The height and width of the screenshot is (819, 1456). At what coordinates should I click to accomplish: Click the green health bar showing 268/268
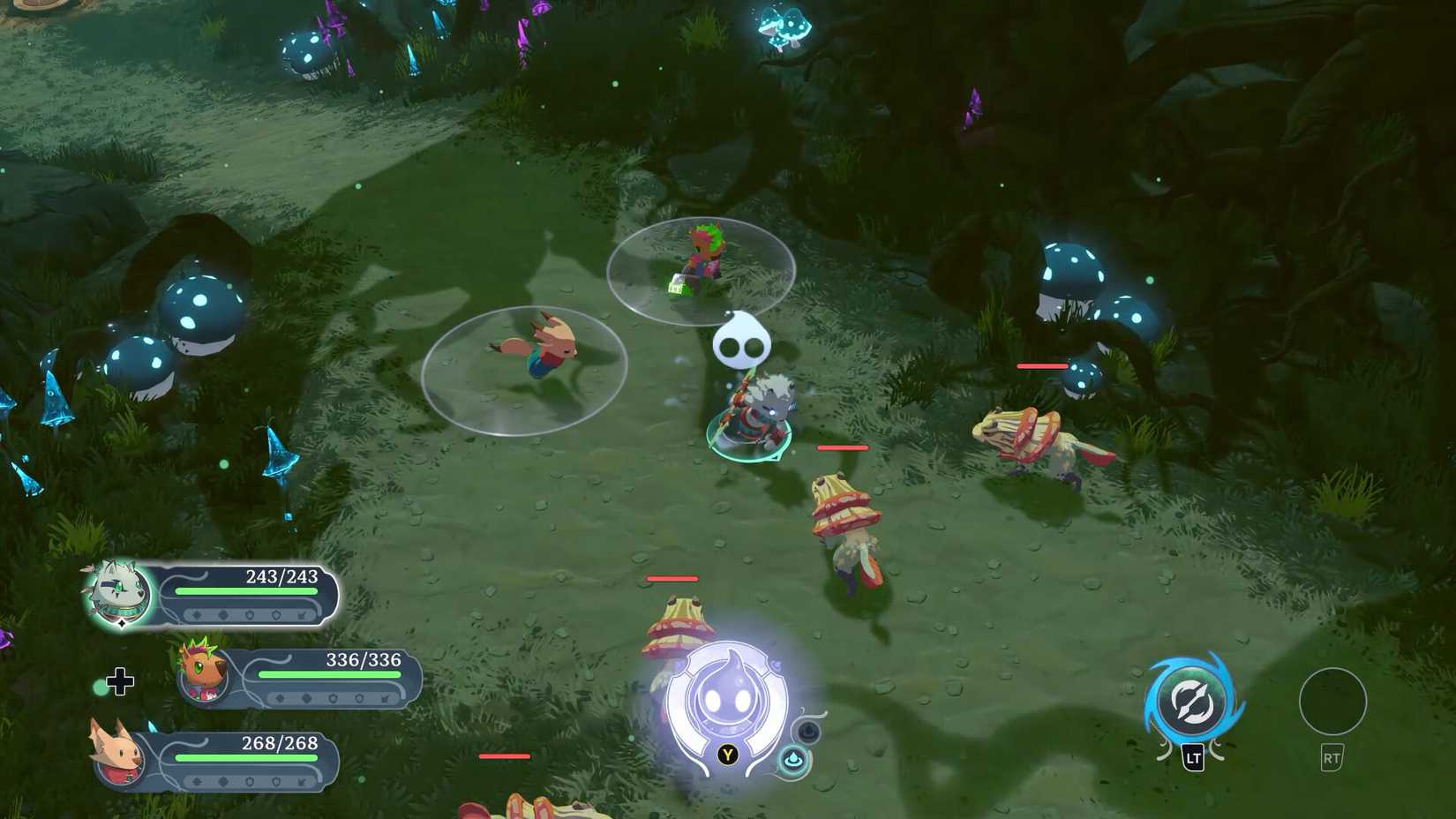(246, 759)
